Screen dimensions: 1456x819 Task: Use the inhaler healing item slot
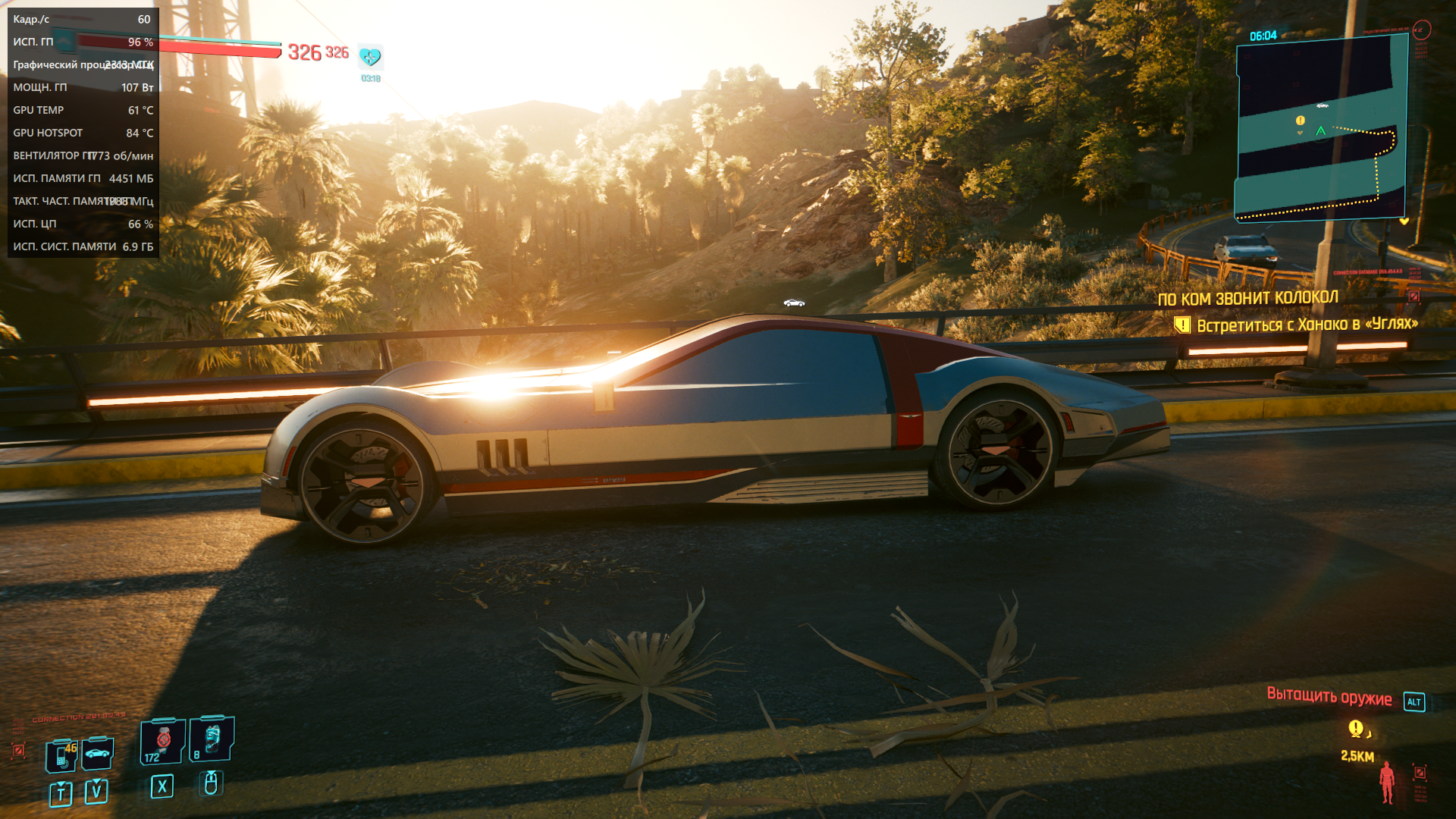[x=163, y=741]
